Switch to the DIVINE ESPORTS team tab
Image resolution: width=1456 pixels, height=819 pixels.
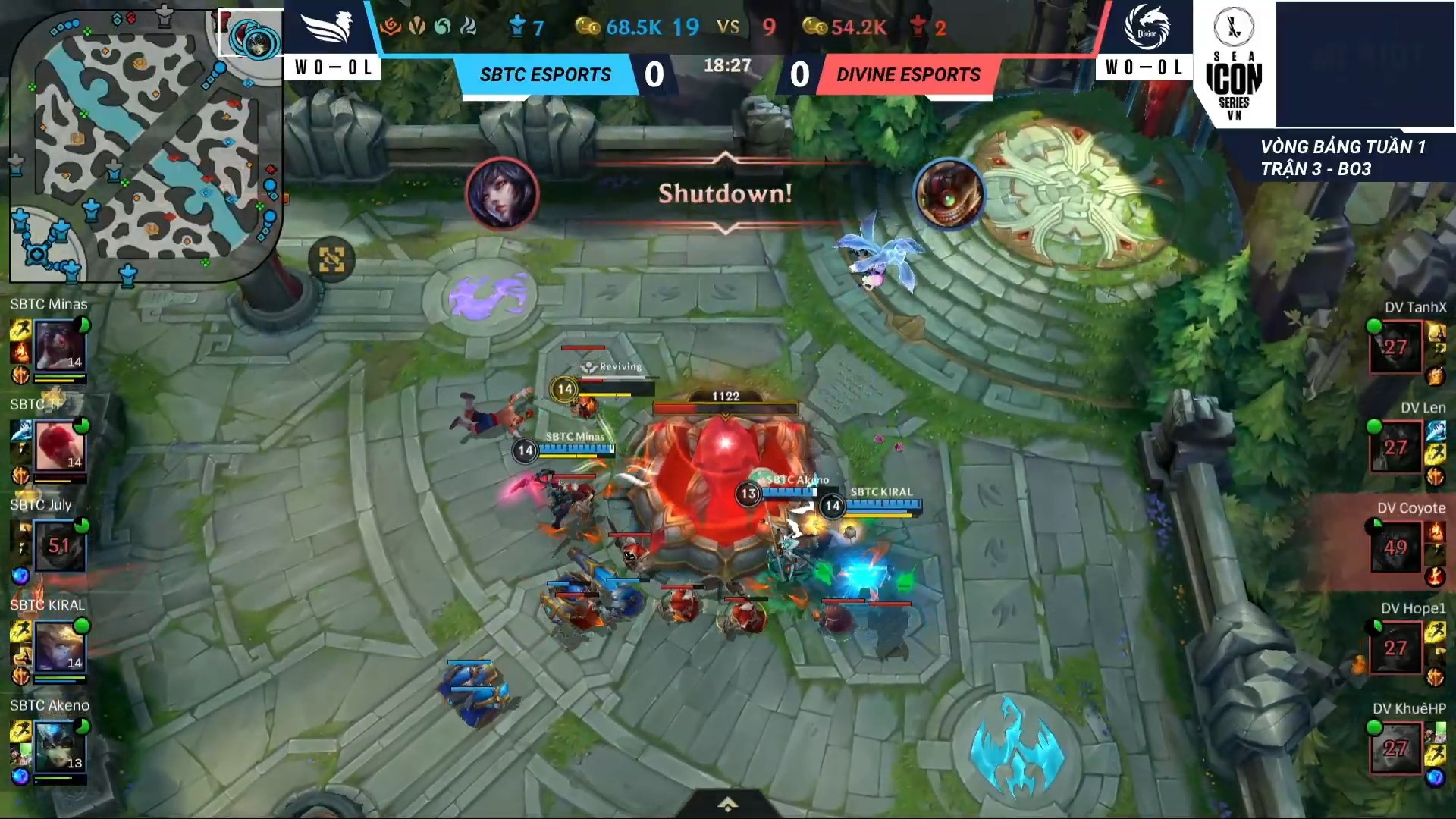click(x=907, y=74)
